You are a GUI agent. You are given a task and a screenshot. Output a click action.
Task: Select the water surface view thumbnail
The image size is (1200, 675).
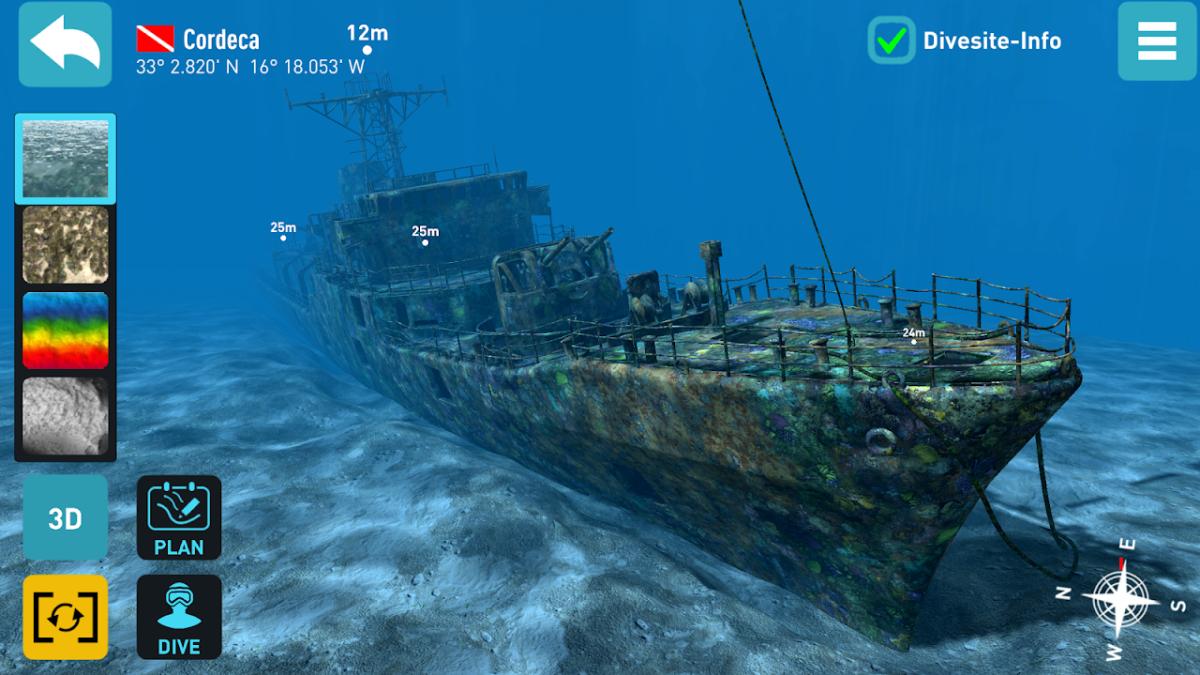coord(65,158)
